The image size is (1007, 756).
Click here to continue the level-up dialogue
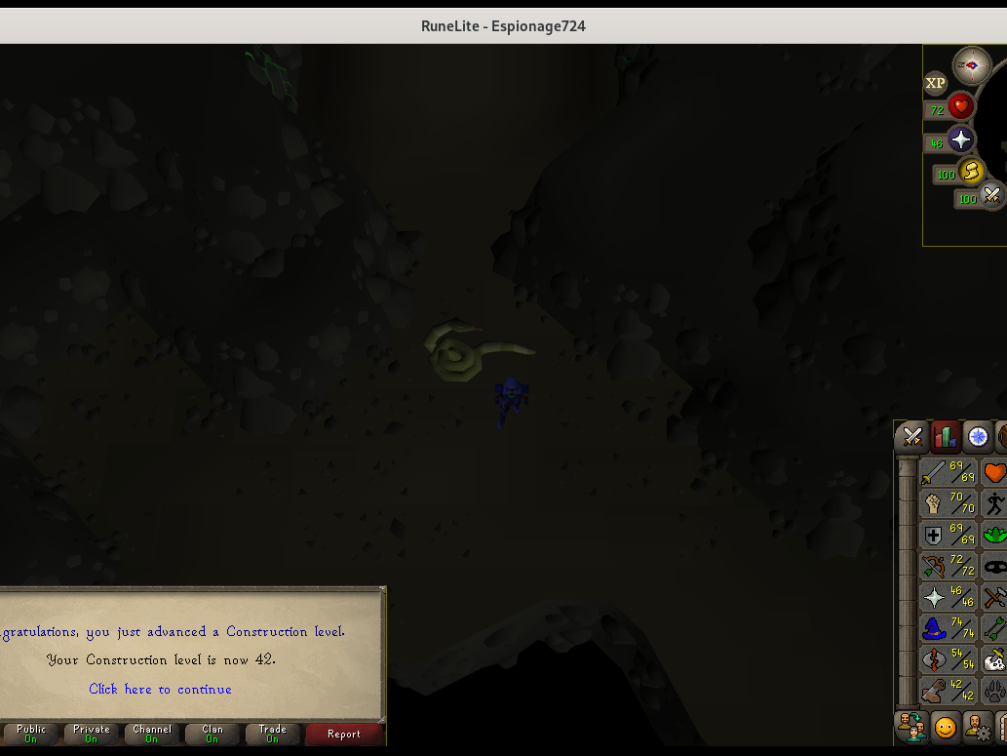[x=160, y=689]
